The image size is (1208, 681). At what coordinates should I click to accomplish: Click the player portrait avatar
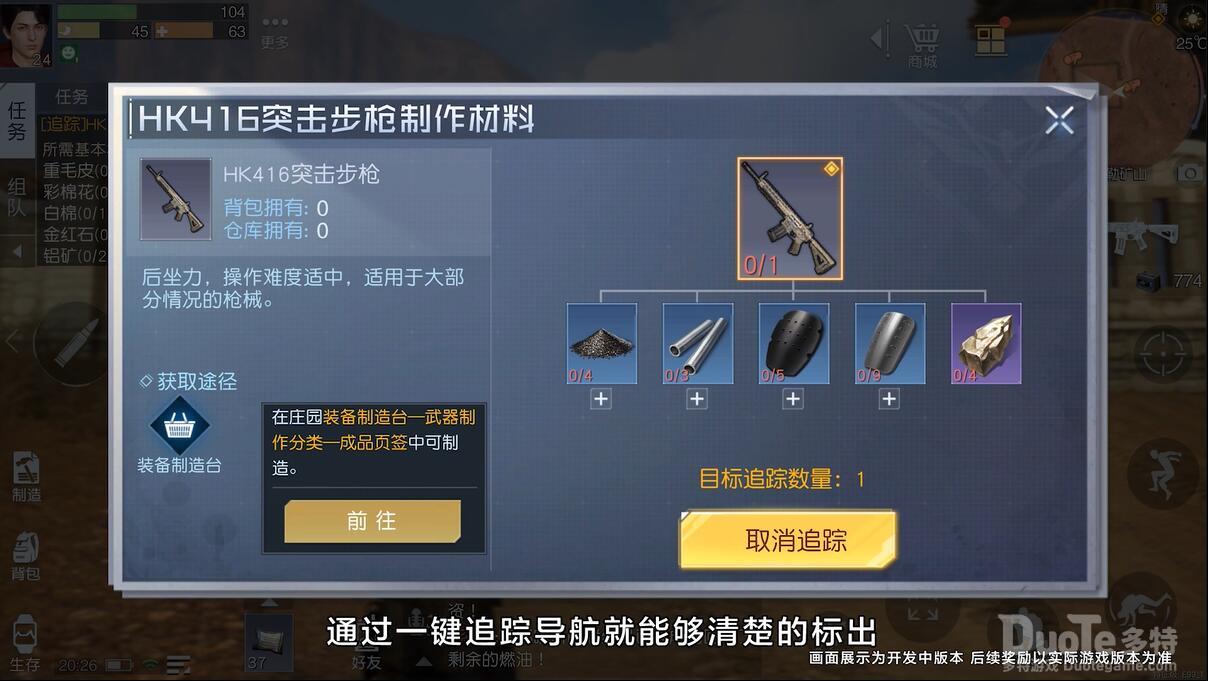click(26, 34)
